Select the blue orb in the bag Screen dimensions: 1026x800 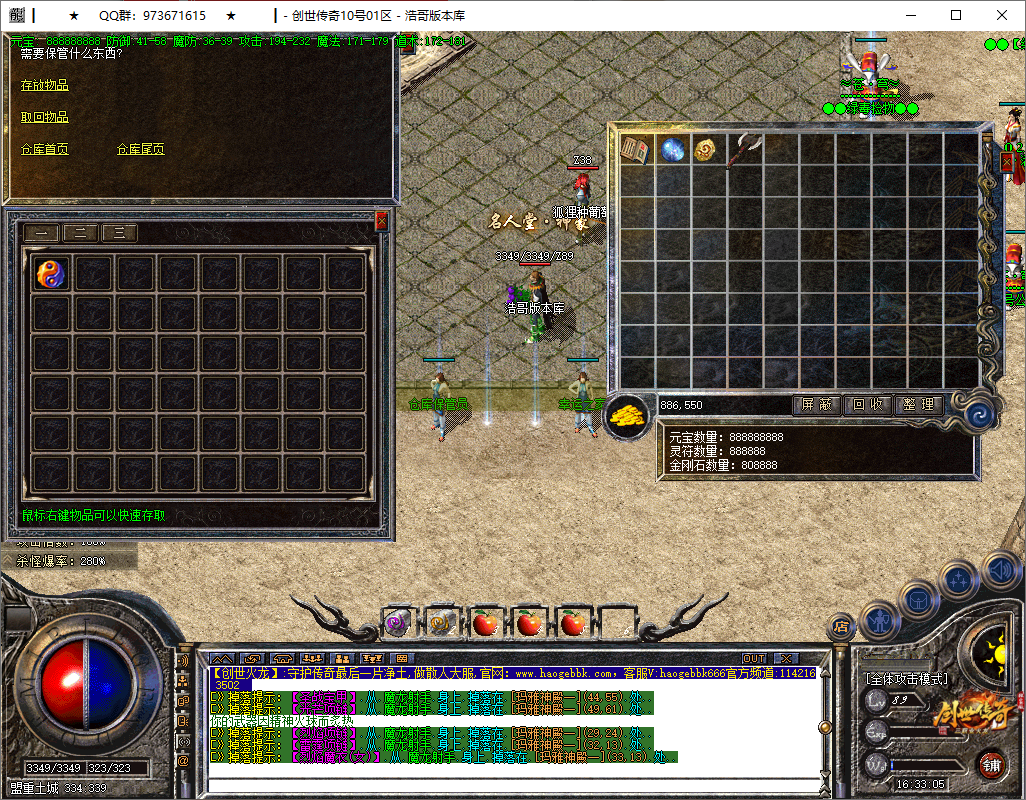(x=672, y=151)
